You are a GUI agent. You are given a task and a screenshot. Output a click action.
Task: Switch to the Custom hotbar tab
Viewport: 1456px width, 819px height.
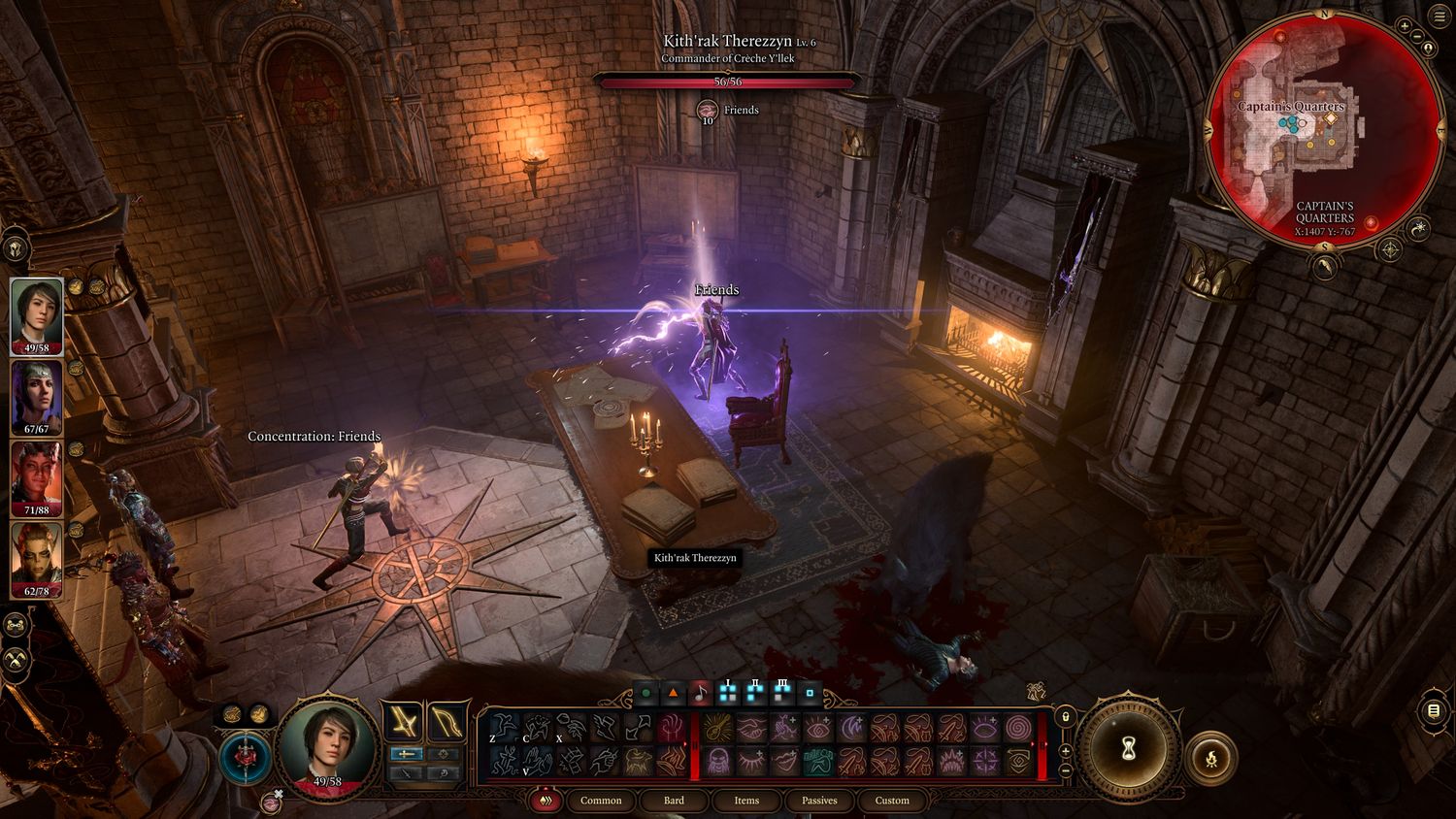(x=892, y=801)
